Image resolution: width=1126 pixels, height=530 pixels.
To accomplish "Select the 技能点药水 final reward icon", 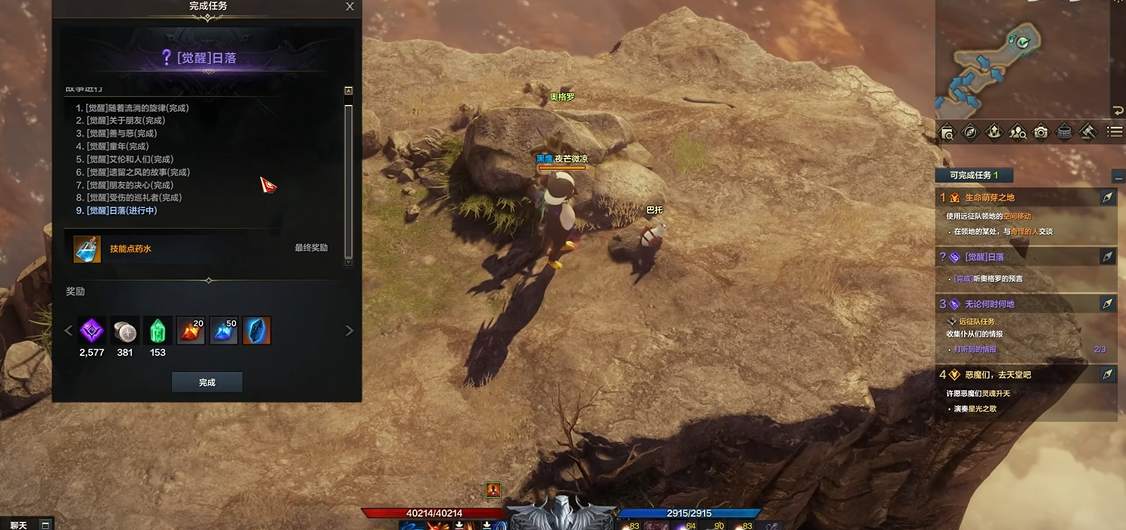I will [87, 248].
